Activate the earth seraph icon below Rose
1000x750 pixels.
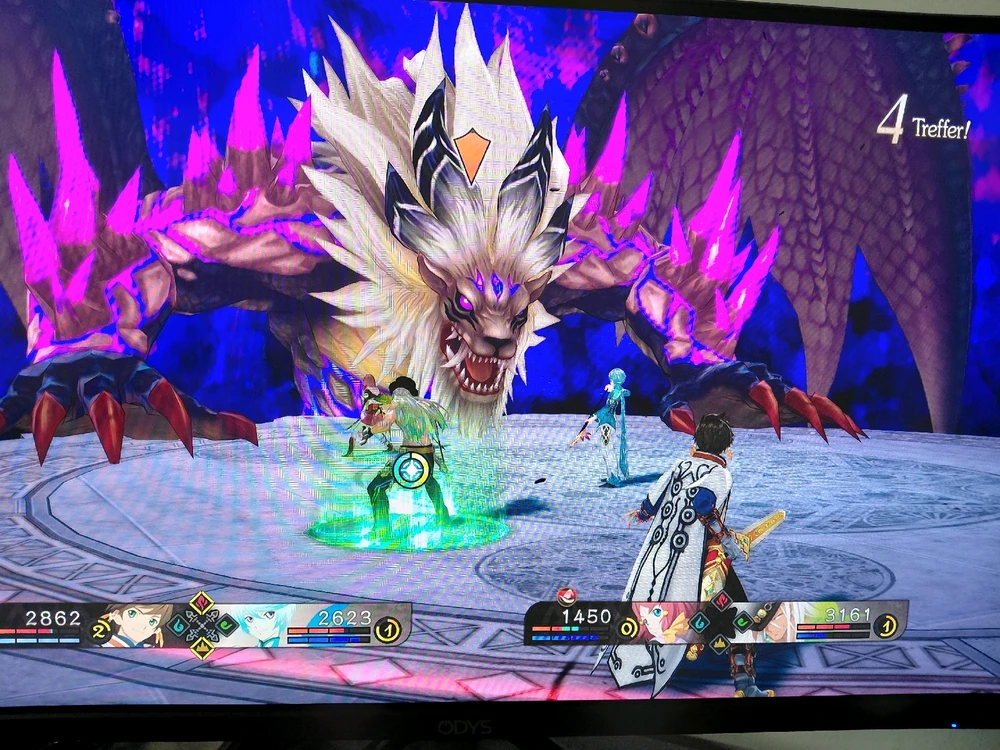pyautogui.click(x=720, y=644)
